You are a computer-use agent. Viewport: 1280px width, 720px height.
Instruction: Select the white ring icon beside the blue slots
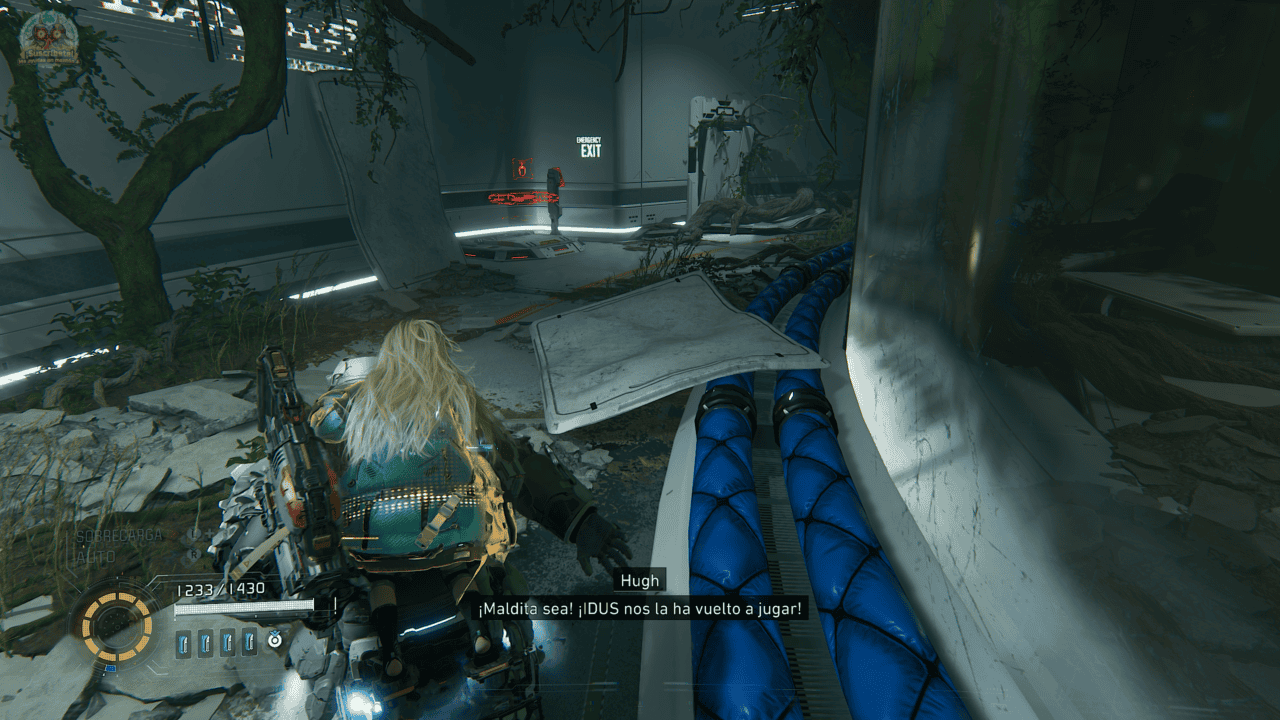[x=274, y=641]
